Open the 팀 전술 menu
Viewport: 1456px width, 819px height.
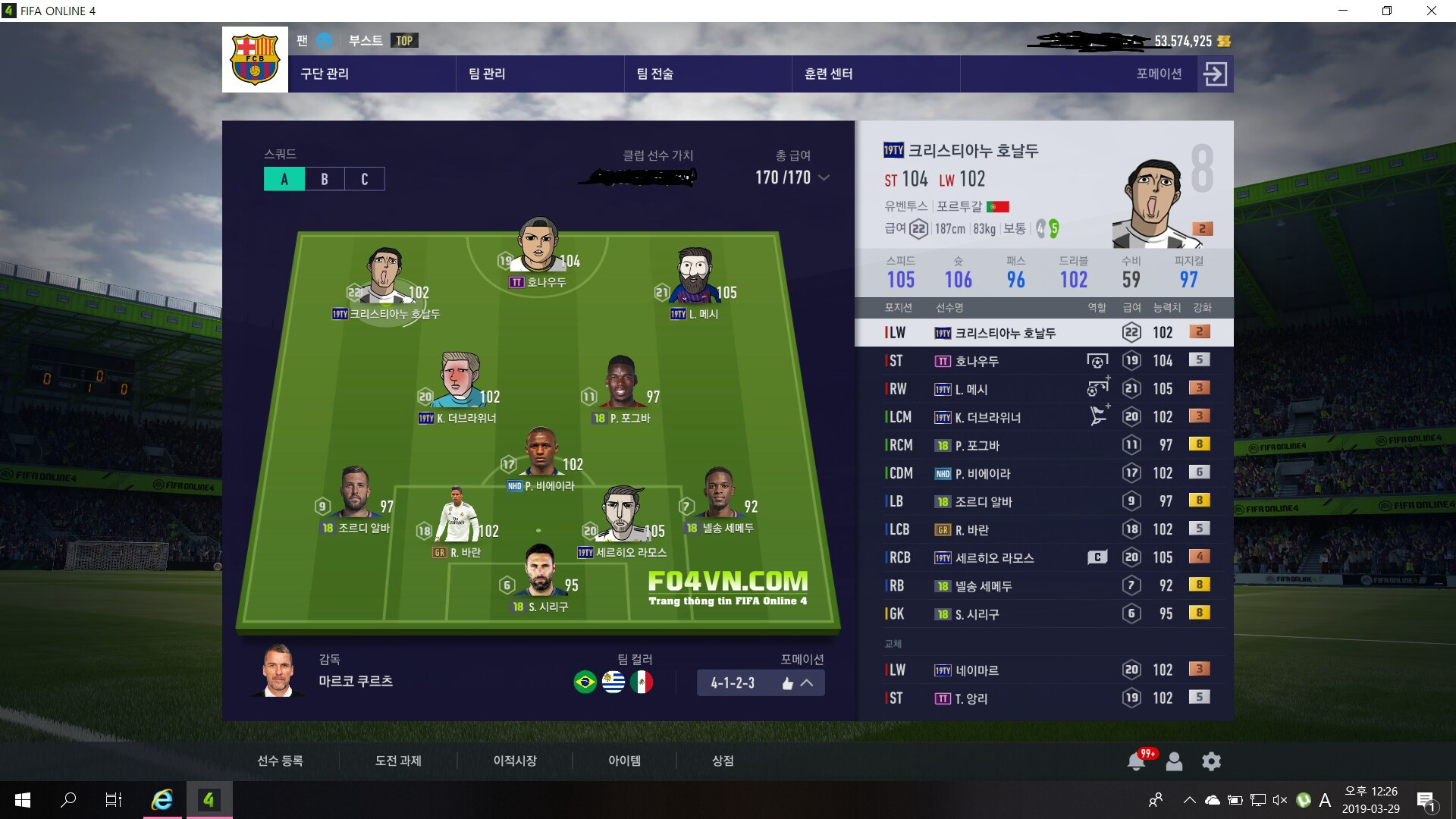pos(654,74)
